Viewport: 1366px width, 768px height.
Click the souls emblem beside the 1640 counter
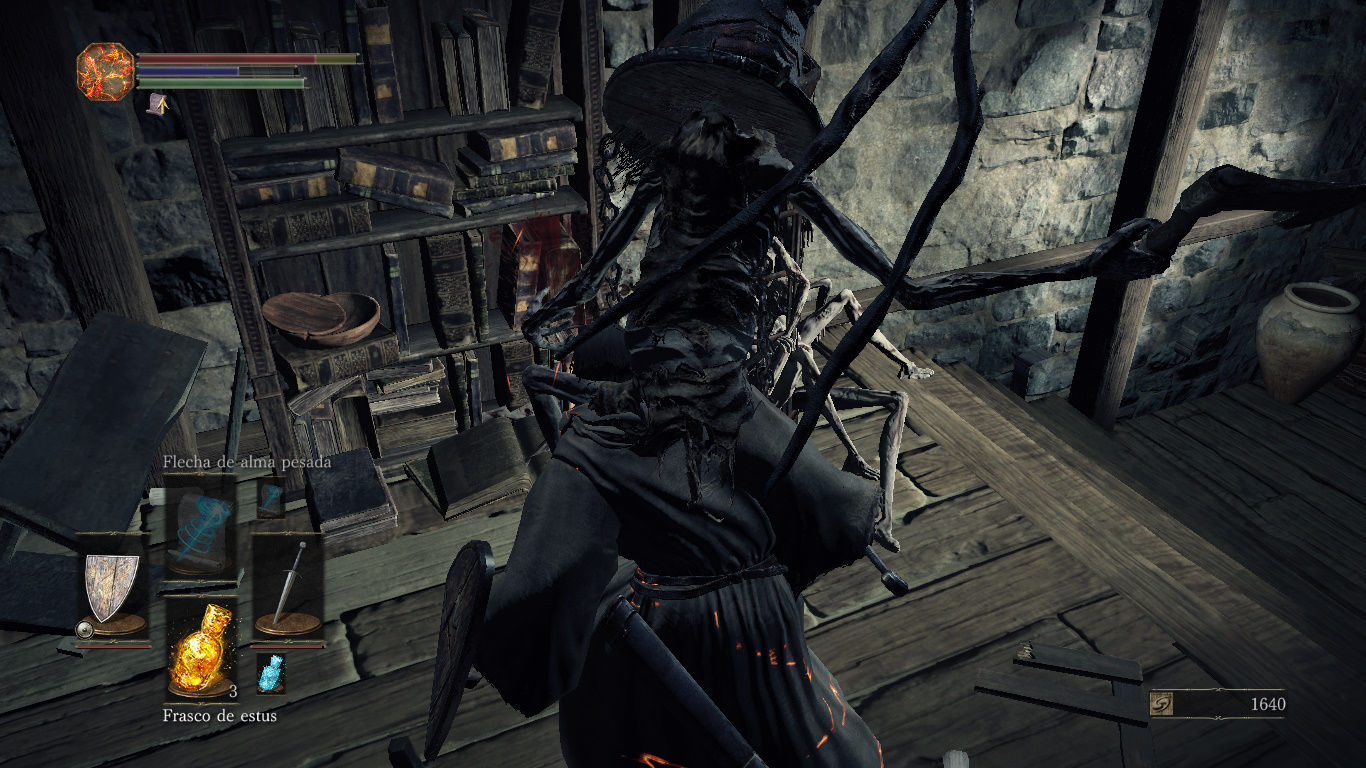point(1162,705)
